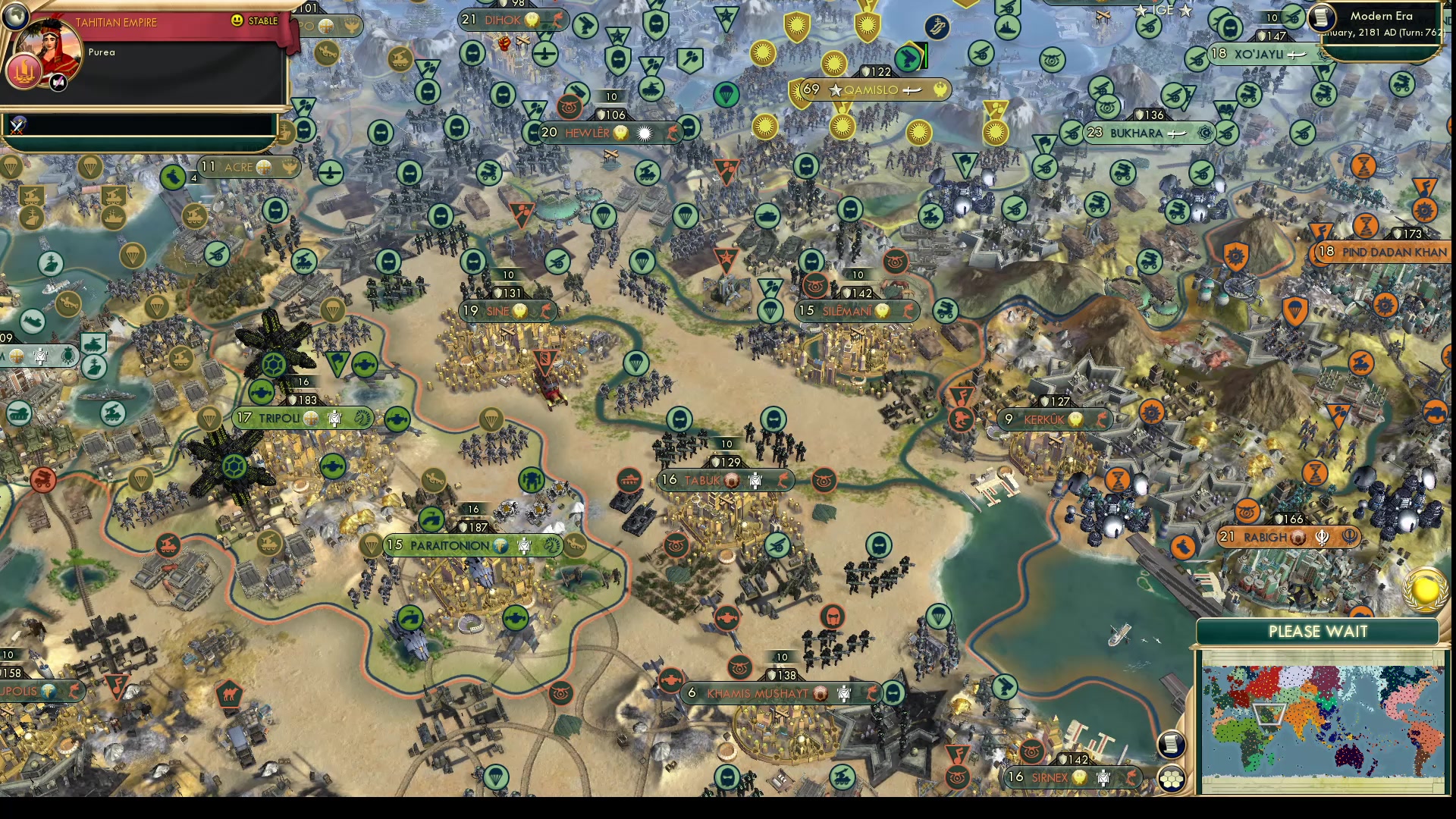Click the sunburst icon on Hewlêr's city banner
This screenshot has width=1456, height=819.
pos(645,132)
